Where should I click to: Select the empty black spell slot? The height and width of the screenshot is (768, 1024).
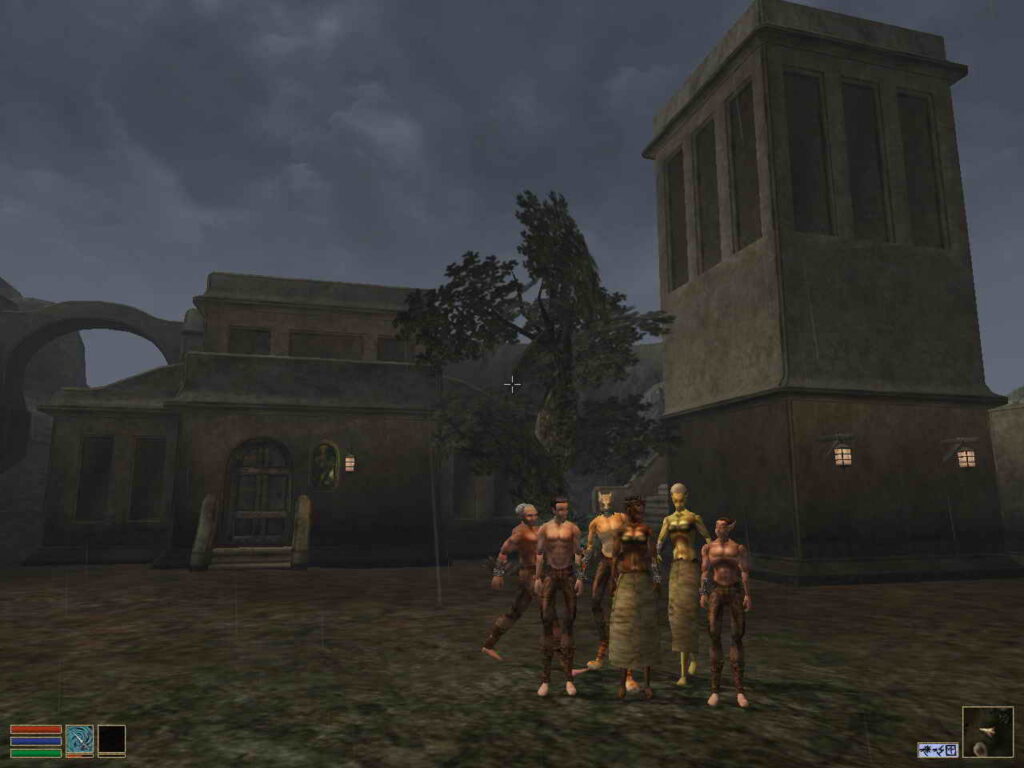coord(111,740)
